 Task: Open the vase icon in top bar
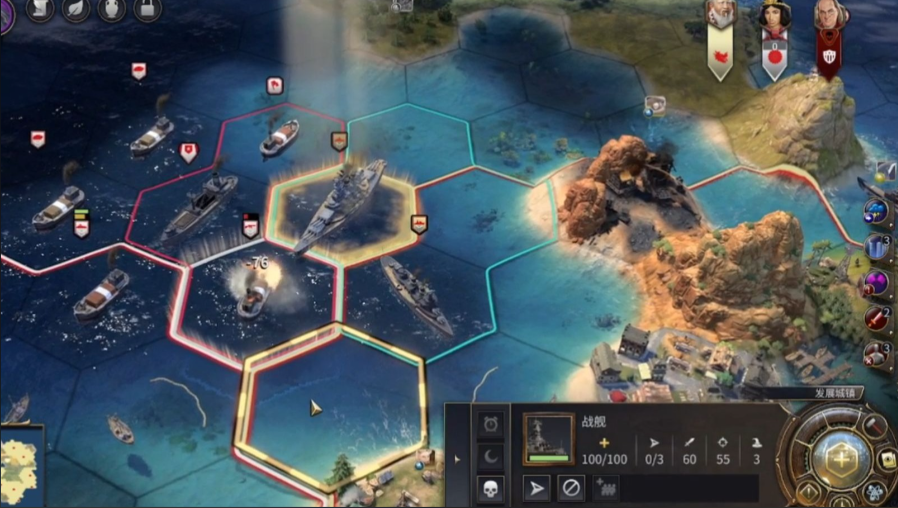pos(112,10)
